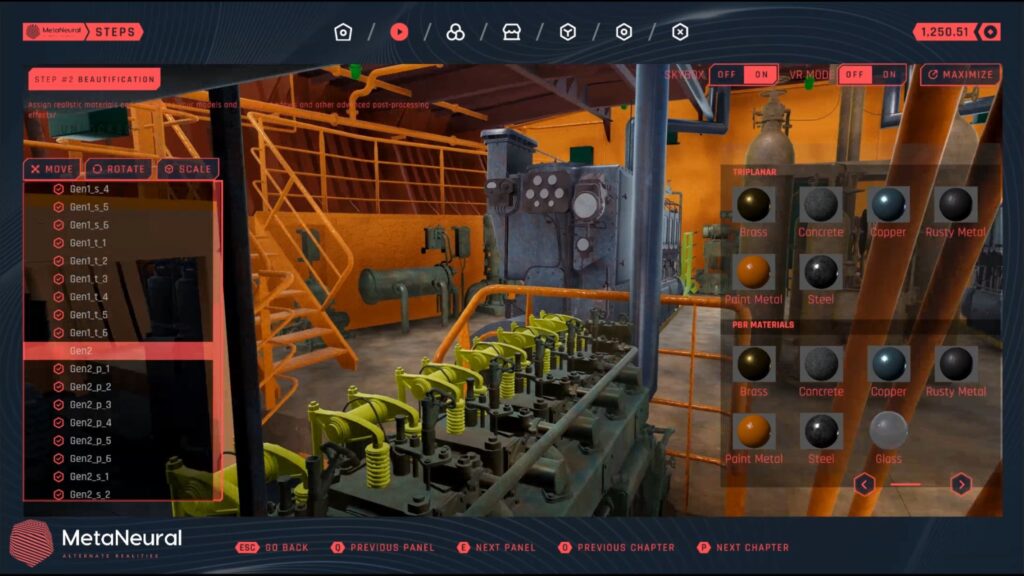The height and width of the screenshot is (576, 1024).
Task: Click the hexagon X icon in top navigation
Action: (x=680, y=32)
